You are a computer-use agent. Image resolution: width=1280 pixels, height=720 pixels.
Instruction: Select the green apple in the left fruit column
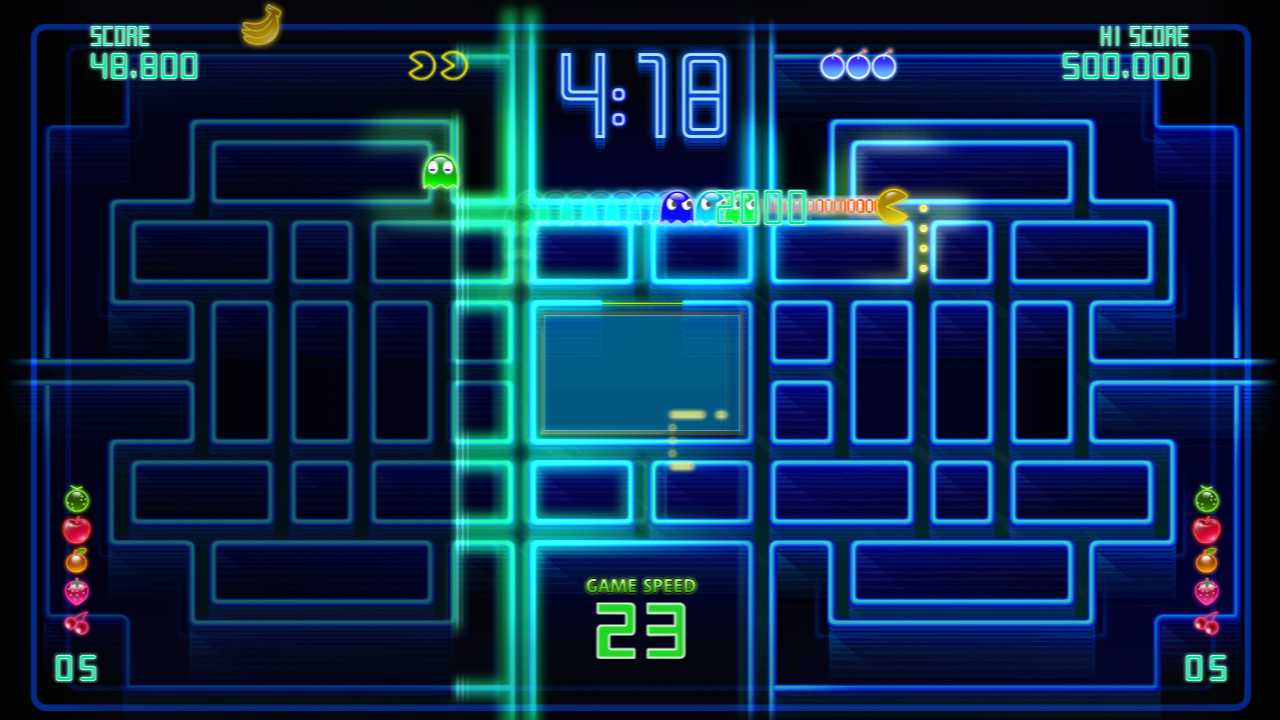76,499
